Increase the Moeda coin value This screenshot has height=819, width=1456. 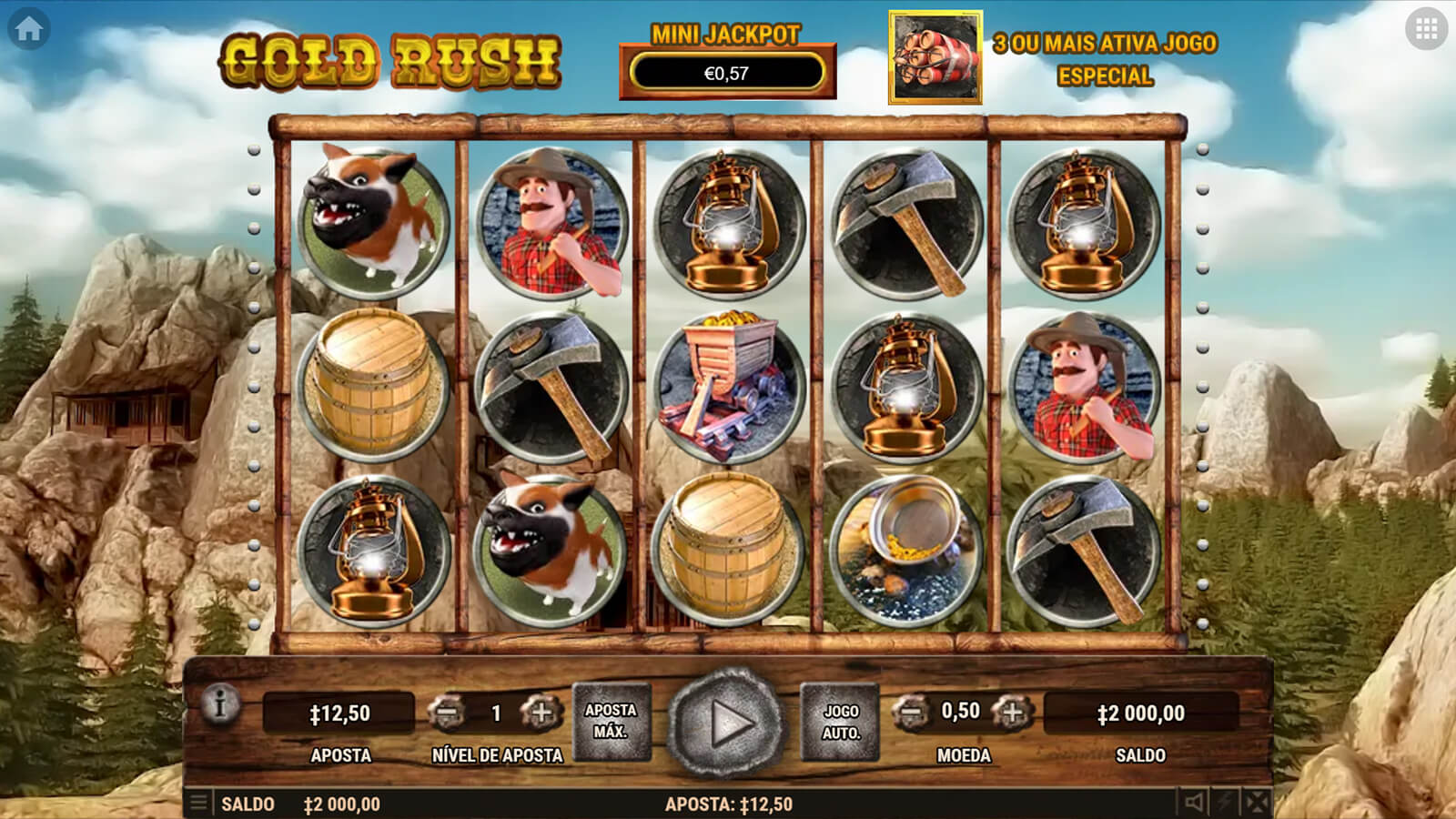pyautogui.click(x=1011, y=713)
